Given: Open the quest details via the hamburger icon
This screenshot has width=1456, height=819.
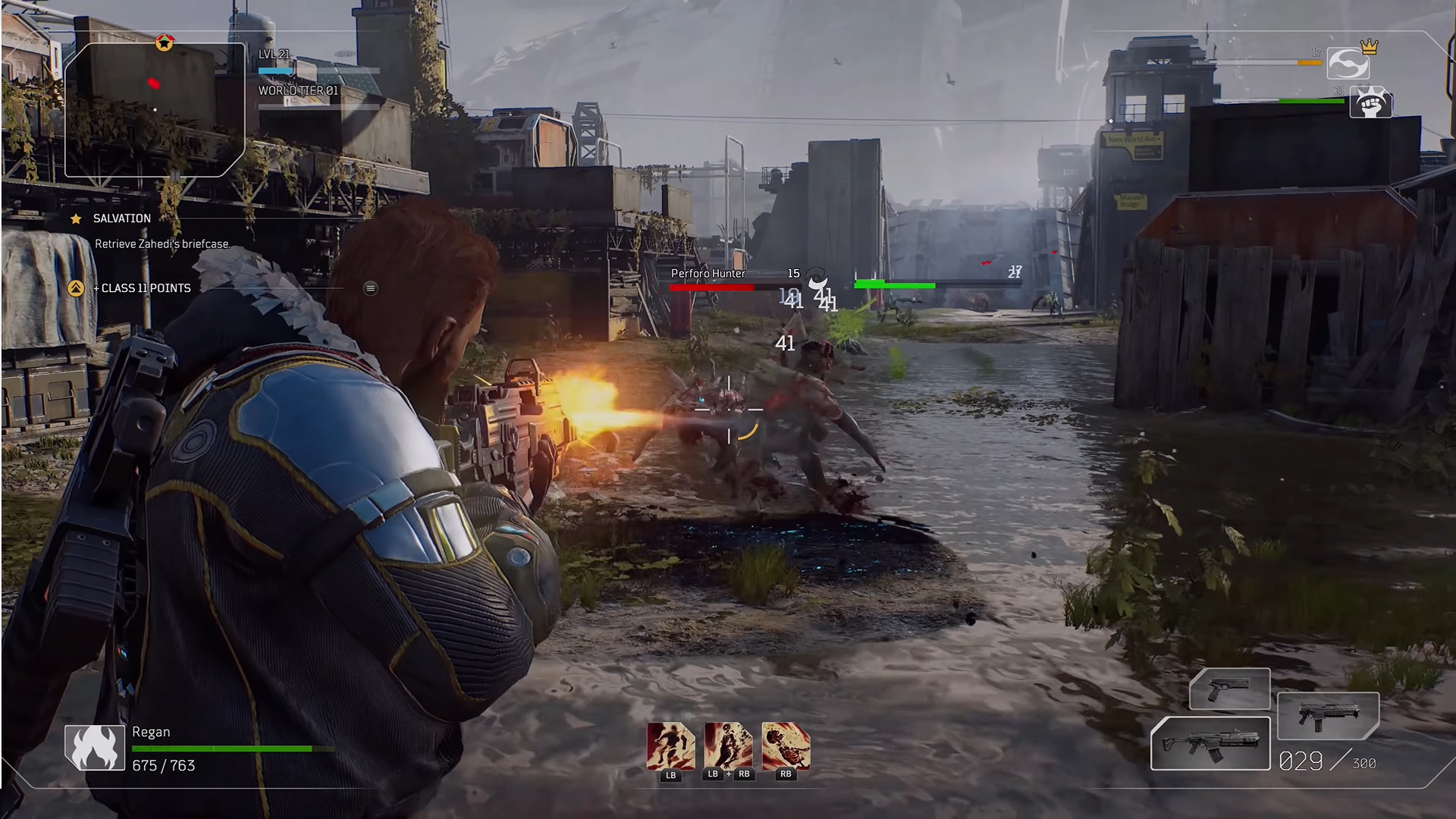Looking at the screenshot, I should [x=369, y=288].
